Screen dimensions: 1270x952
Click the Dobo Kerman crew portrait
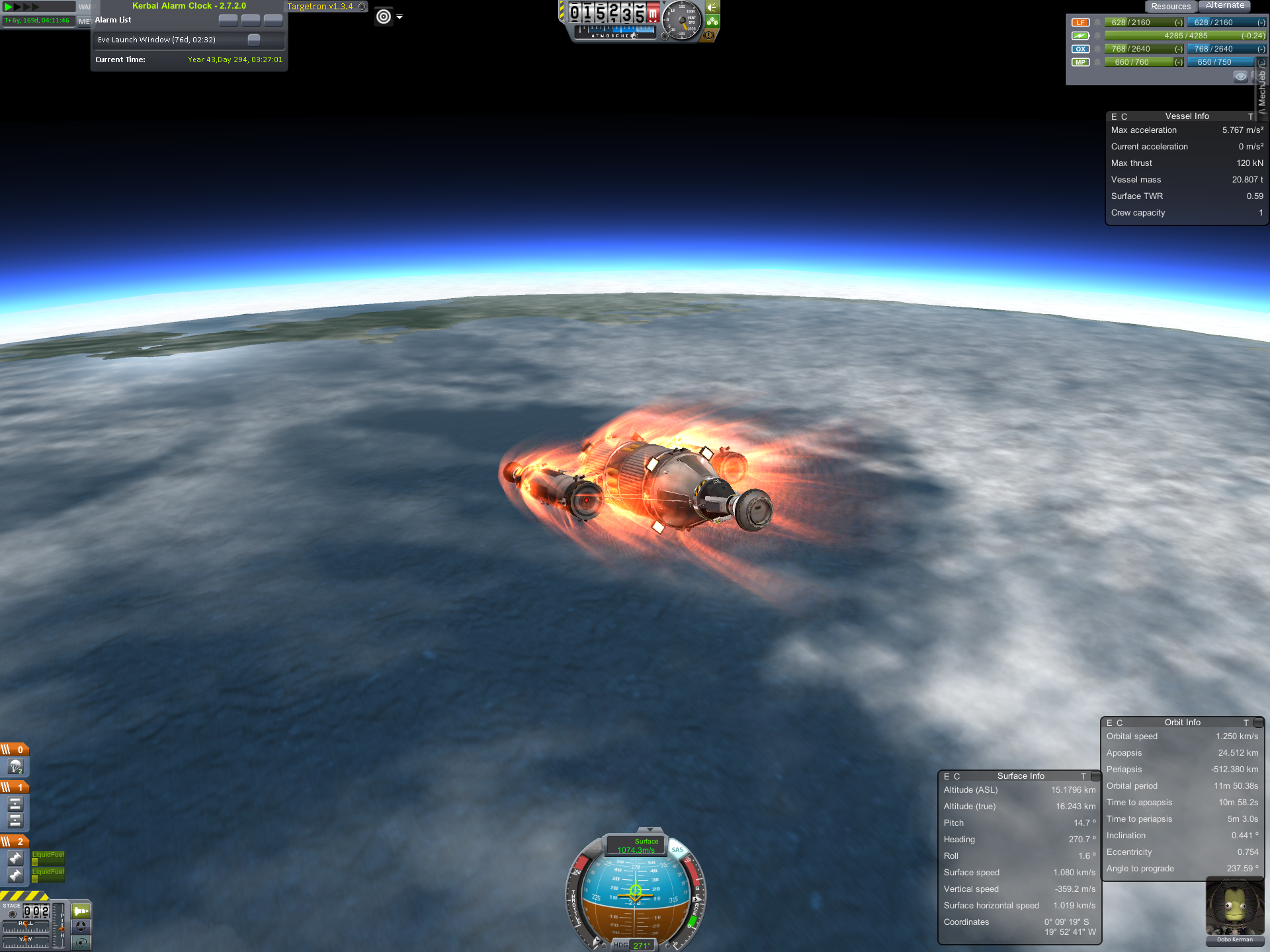click(x=1234, y=909)
